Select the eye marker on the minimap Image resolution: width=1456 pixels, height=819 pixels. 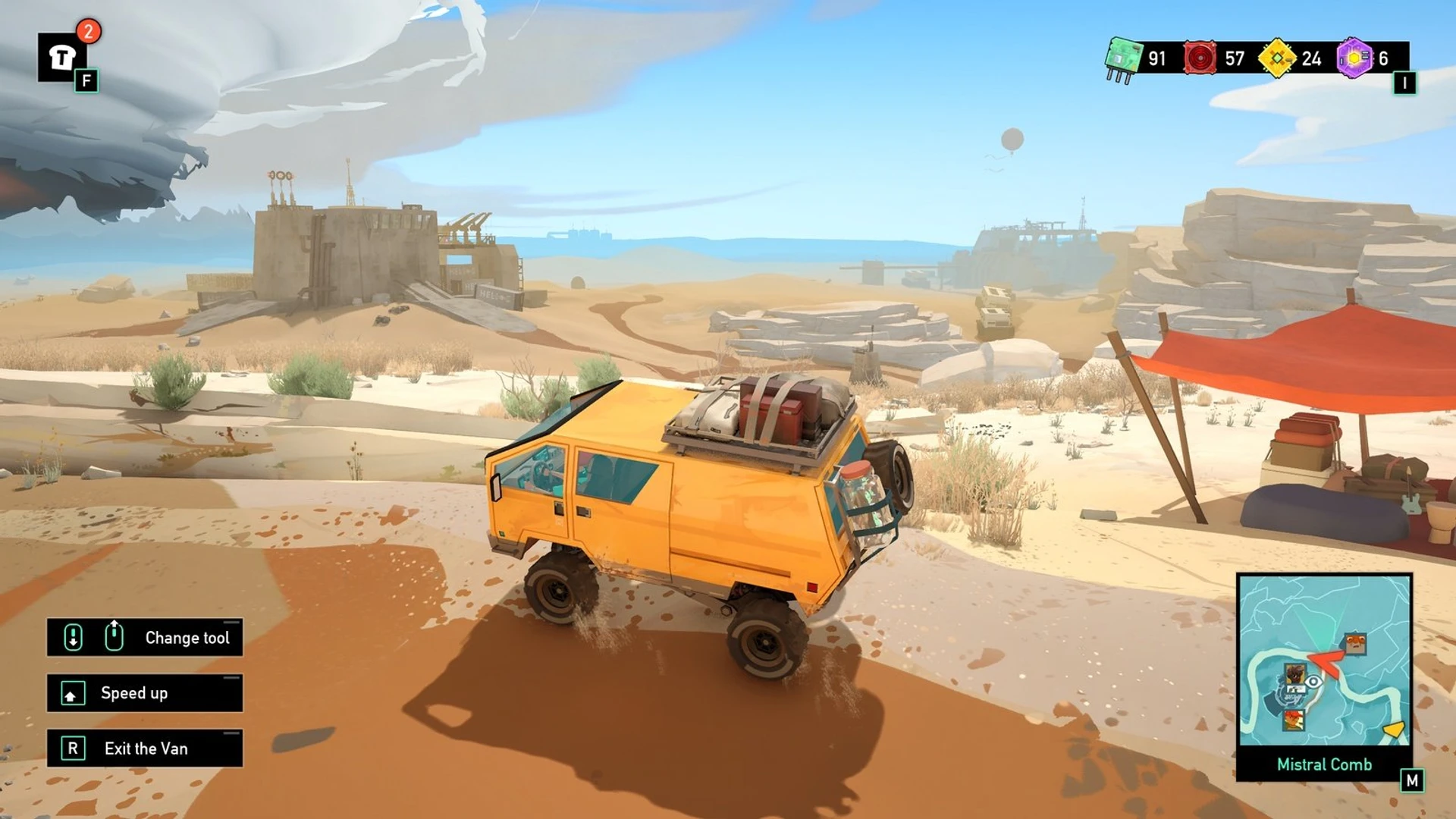1313,682
